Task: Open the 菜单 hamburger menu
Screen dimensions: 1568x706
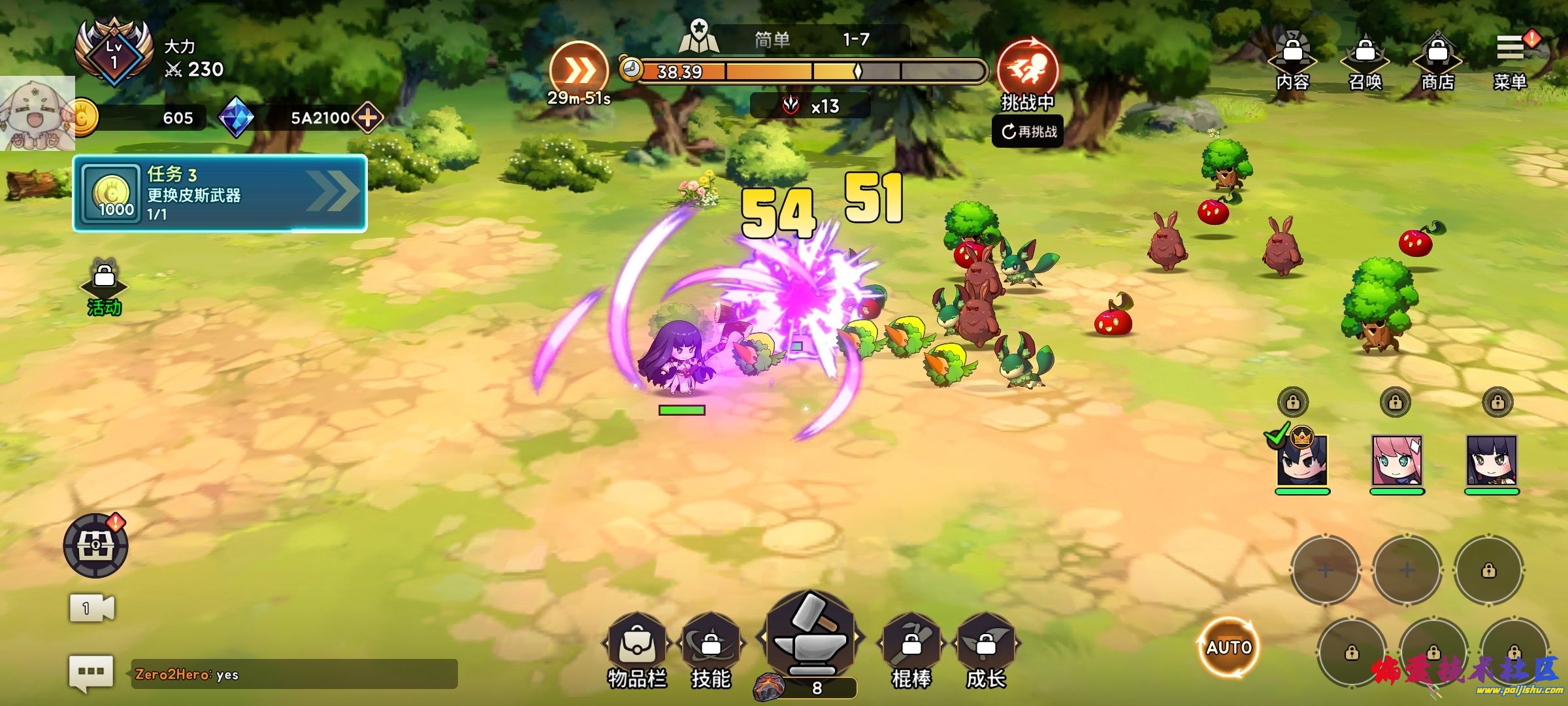Action: [x=1510, y=59]
